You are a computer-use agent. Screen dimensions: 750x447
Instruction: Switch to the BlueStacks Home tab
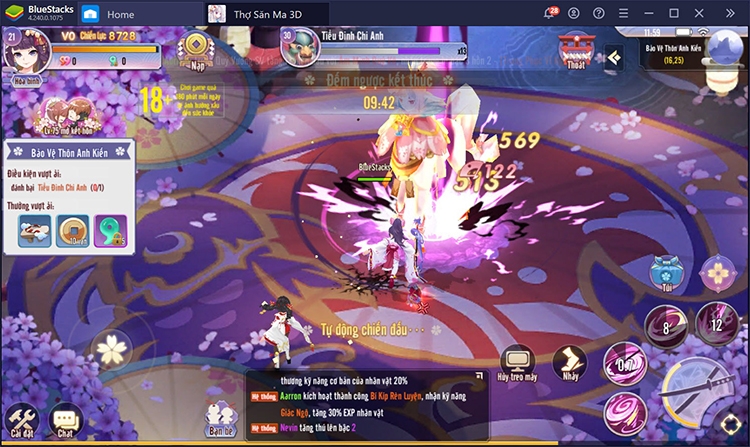(x=108, y=14)
